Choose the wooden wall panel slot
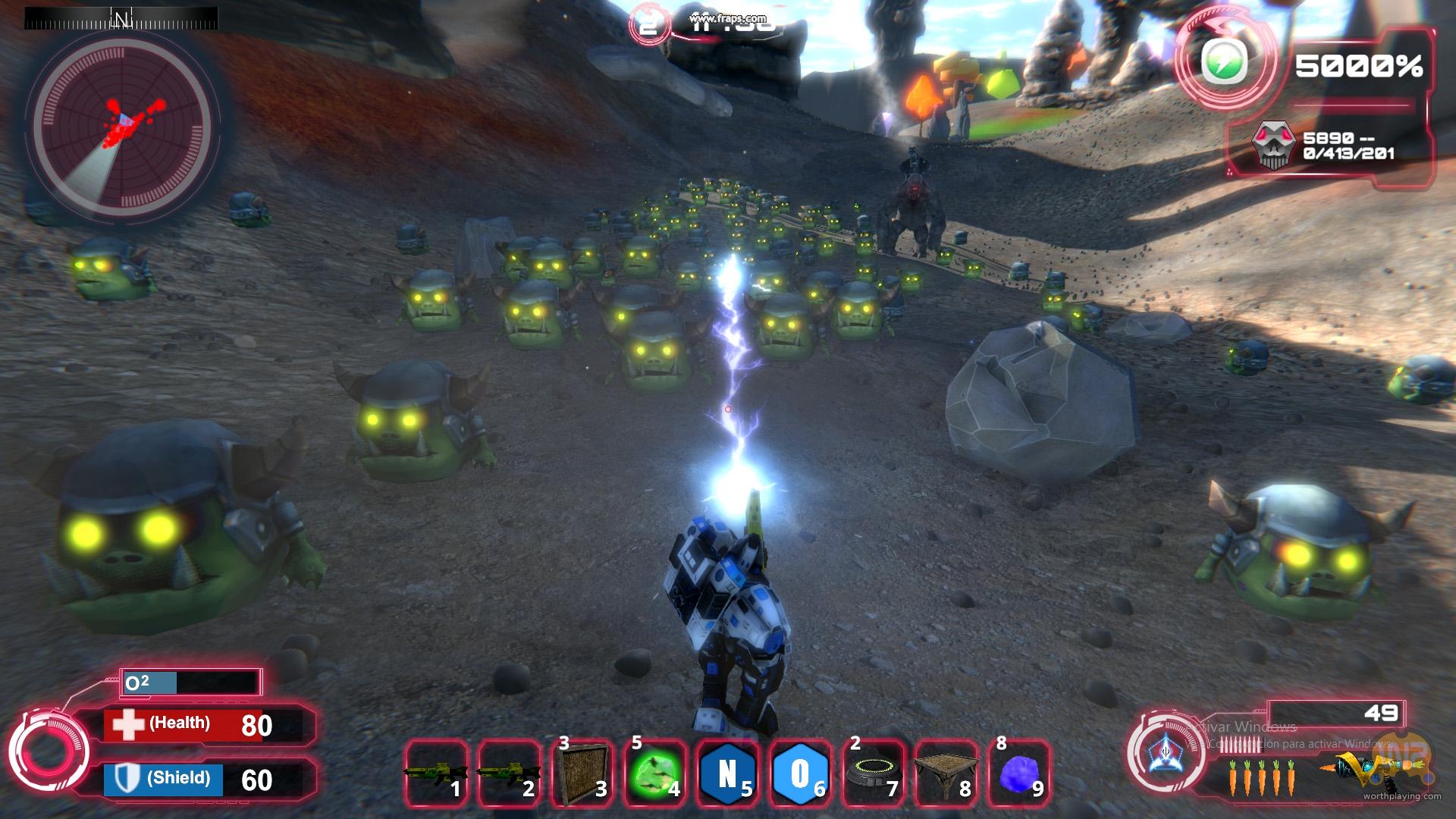1456x819 pixels. tap(582, 773)
